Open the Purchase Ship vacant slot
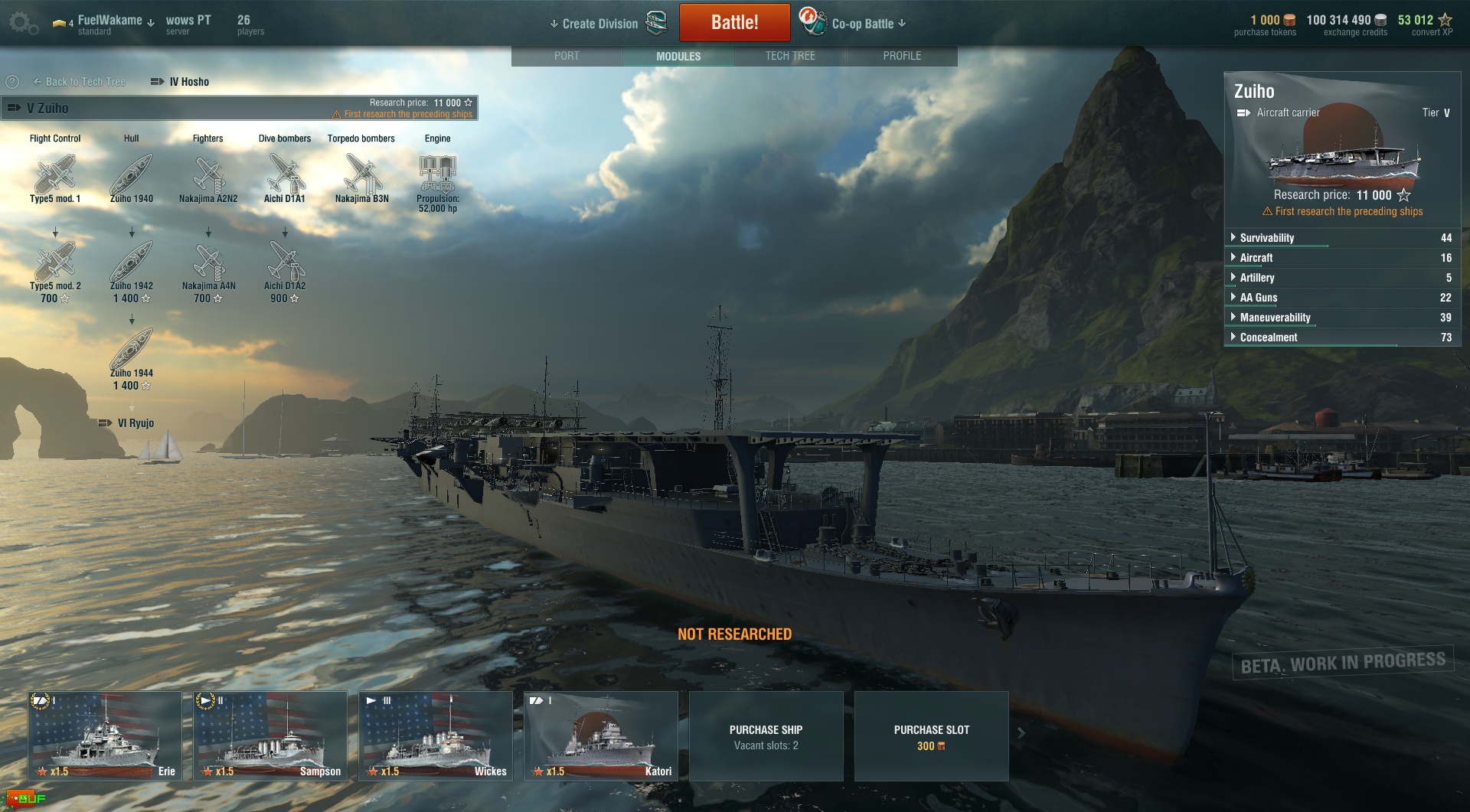The image size is (1470, 812). [x=766, y=736]
